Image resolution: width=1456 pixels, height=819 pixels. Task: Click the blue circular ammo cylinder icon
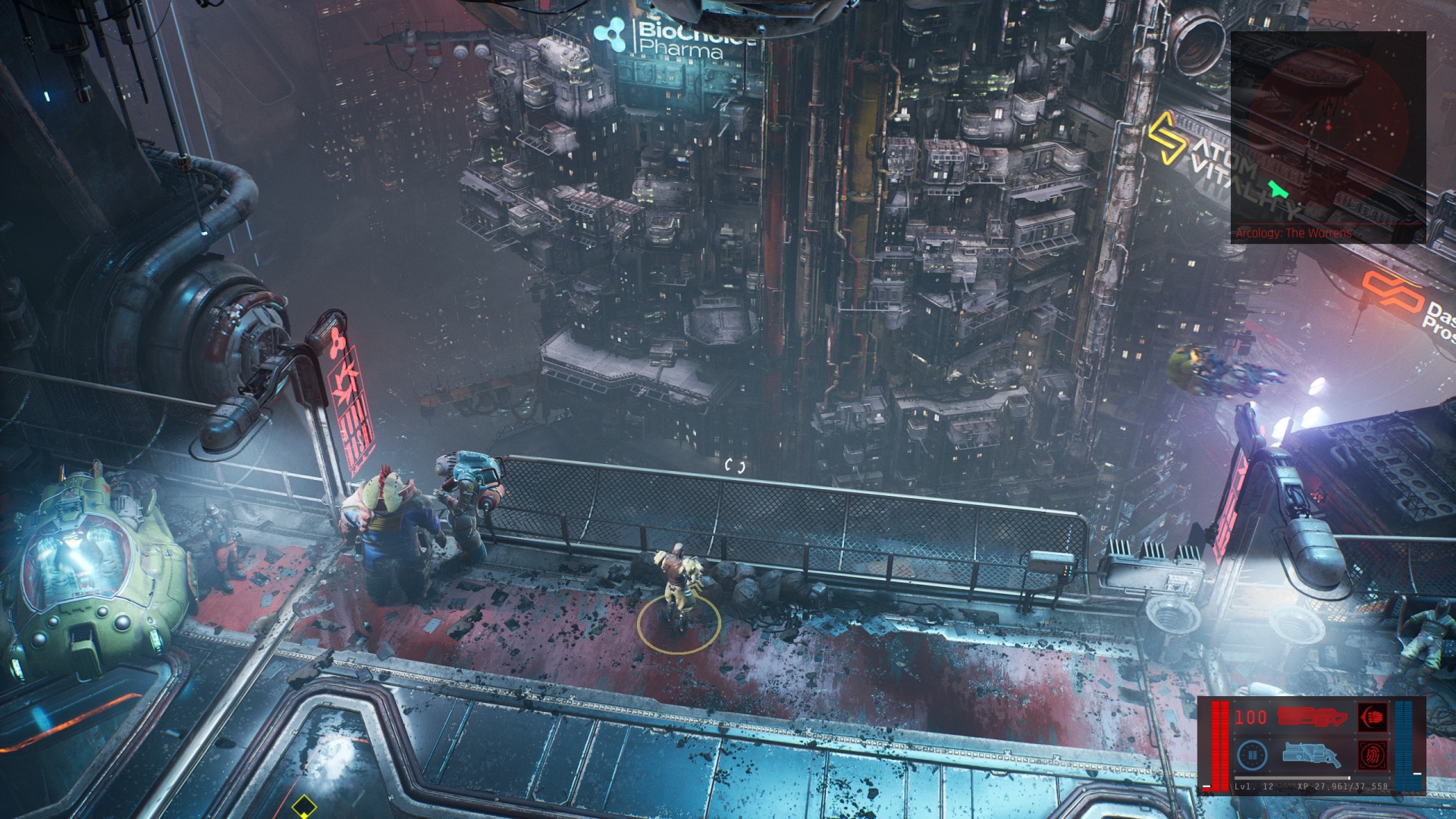pyautogui.click(x=1252, y=755)
